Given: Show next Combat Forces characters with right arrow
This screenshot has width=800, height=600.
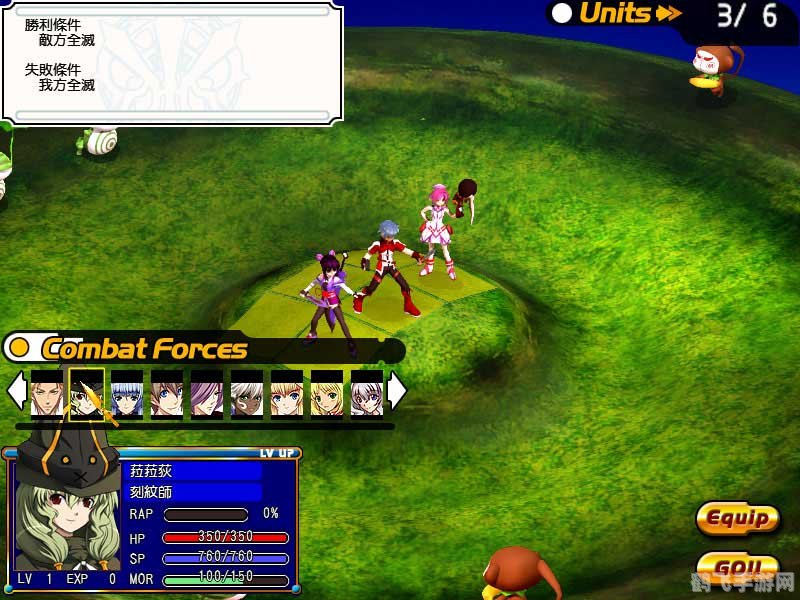Looking at the screenshot, I should pyautogui.click(x=397, y=391).
